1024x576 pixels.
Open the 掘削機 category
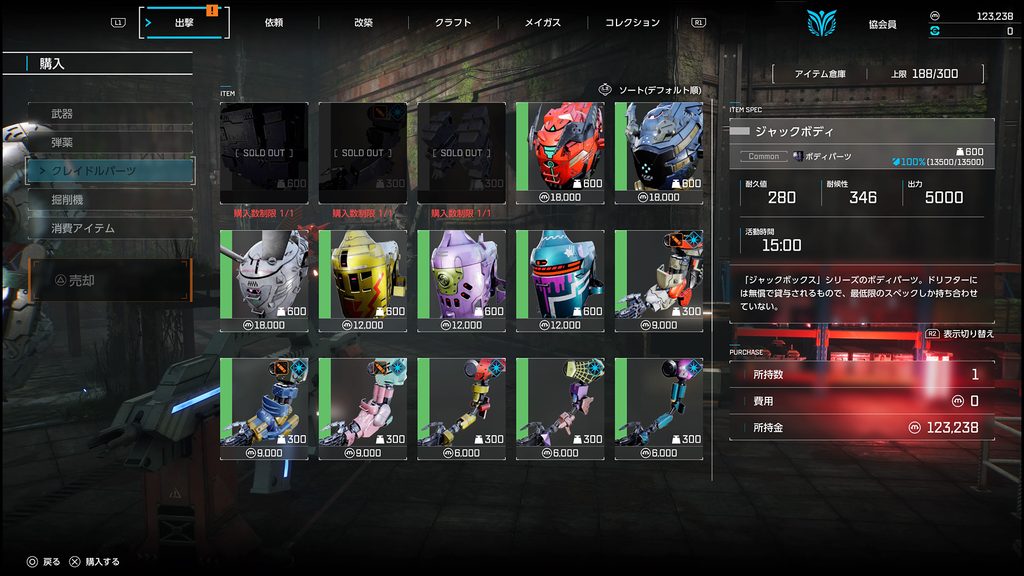[110, 200]
